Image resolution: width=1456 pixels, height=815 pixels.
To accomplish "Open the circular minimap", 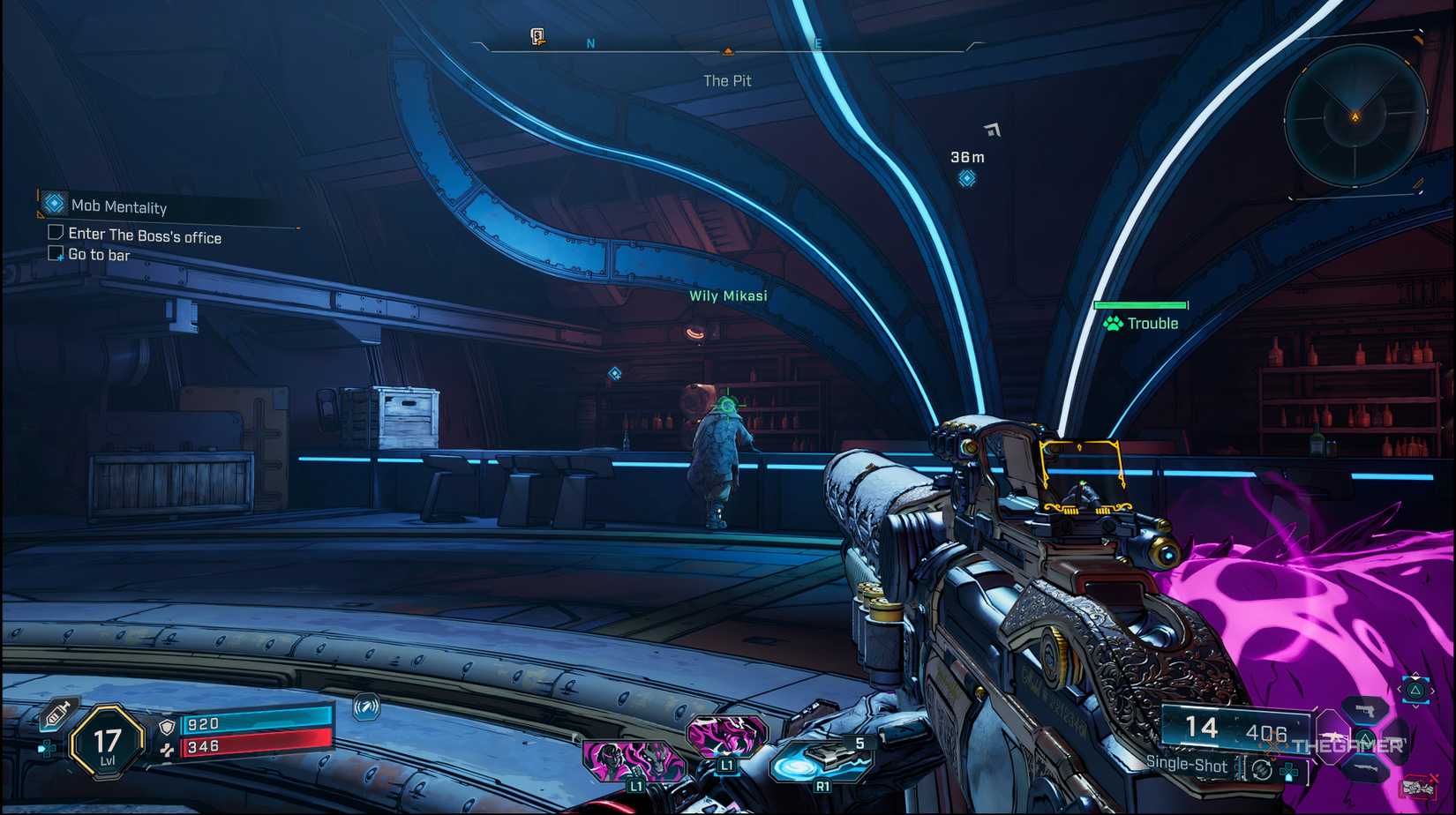I will click(1355, 116).
